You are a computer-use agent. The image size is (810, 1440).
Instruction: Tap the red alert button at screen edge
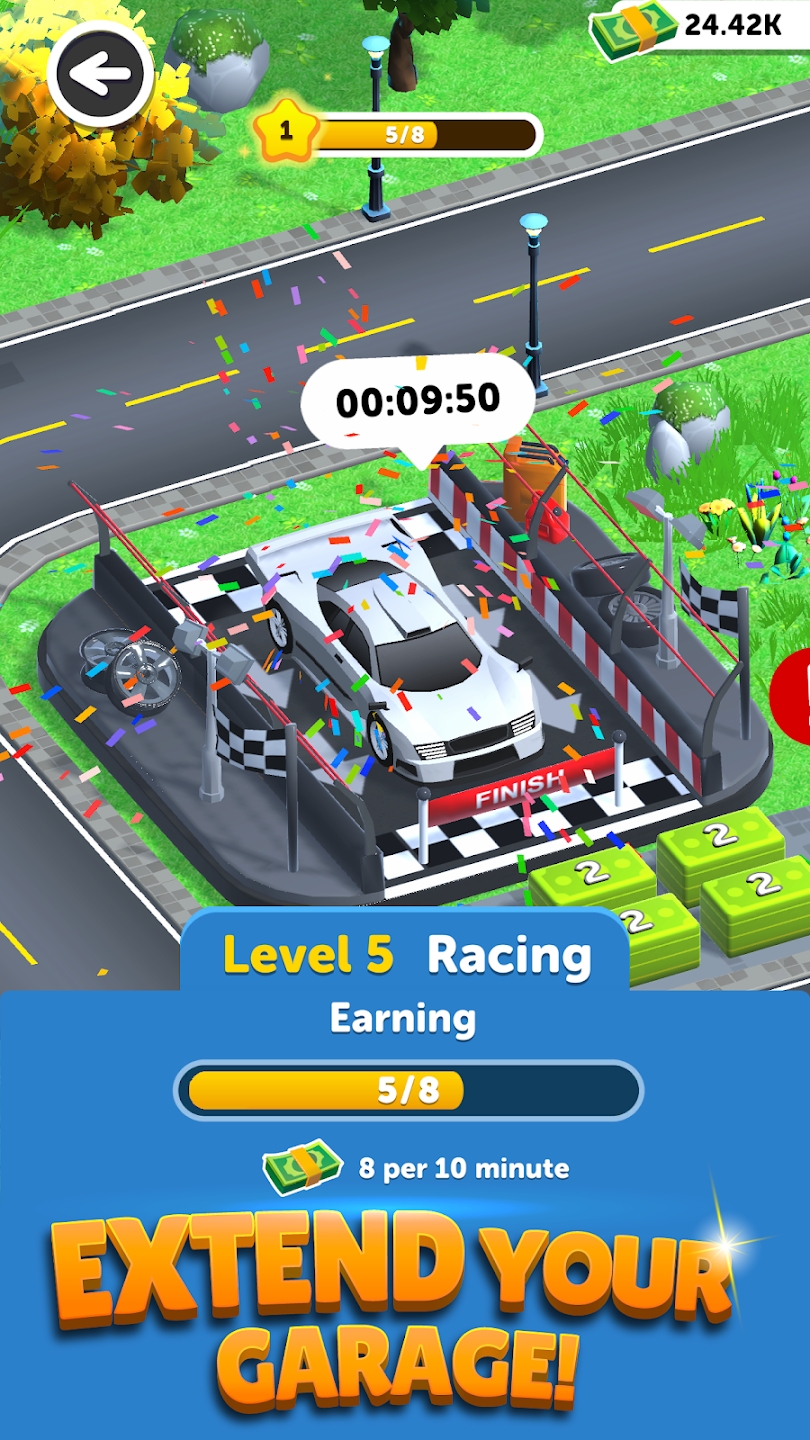[x=793, y=690]
